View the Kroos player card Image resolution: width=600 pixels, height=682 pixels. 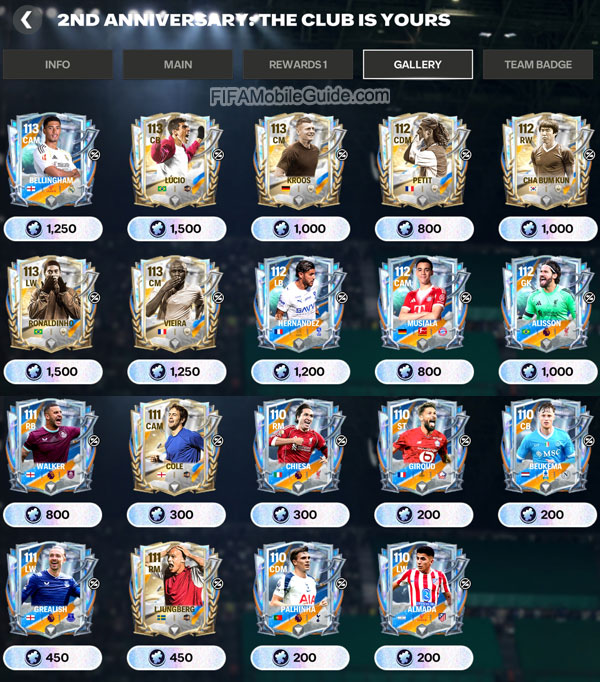pos(301,160)
